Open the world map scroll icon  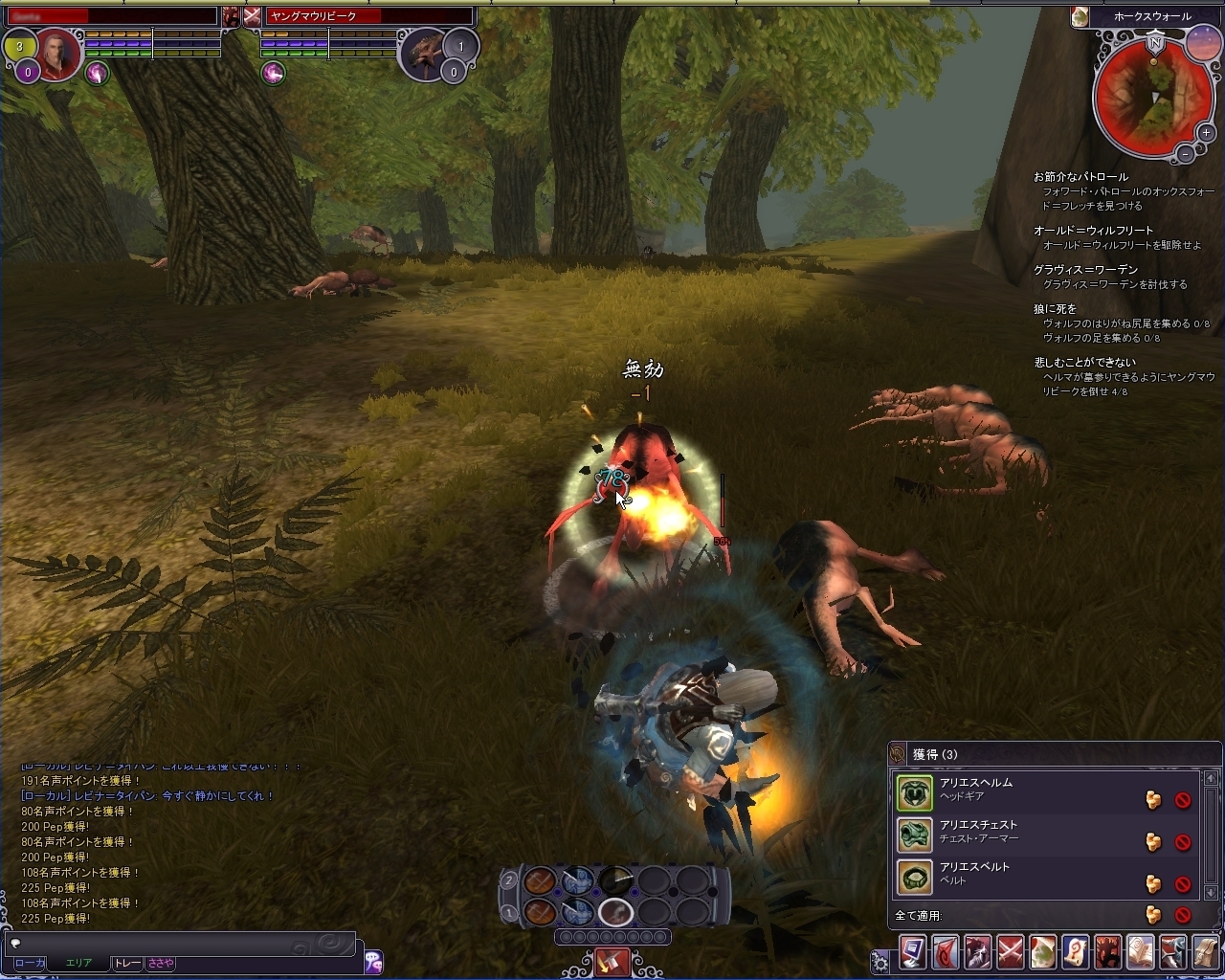[x=1043, y=953]
